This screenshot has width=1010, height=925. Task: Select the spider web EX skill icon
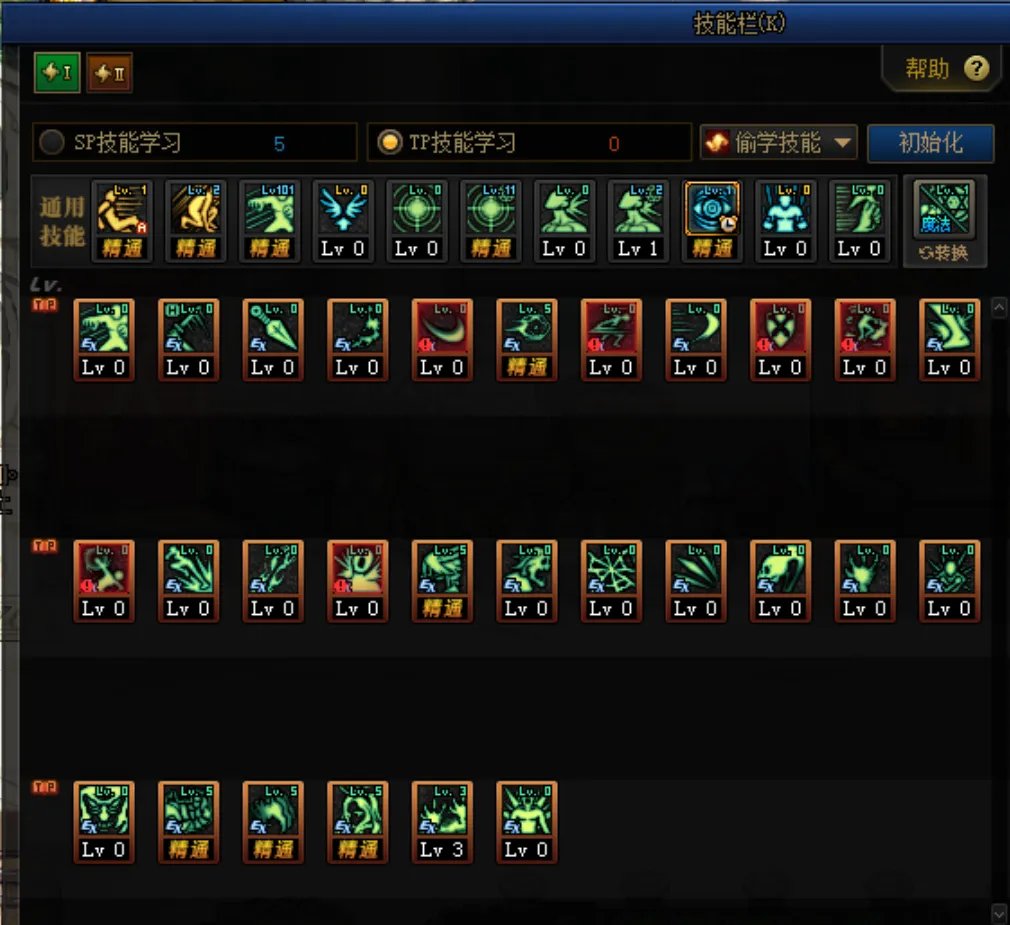(611, 569)
